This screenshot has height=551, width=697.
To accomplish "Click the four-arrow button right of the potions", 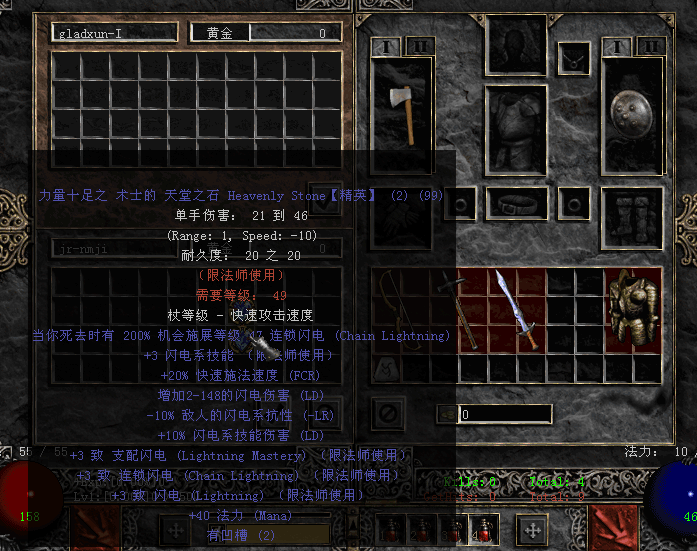I will [533, 529].
